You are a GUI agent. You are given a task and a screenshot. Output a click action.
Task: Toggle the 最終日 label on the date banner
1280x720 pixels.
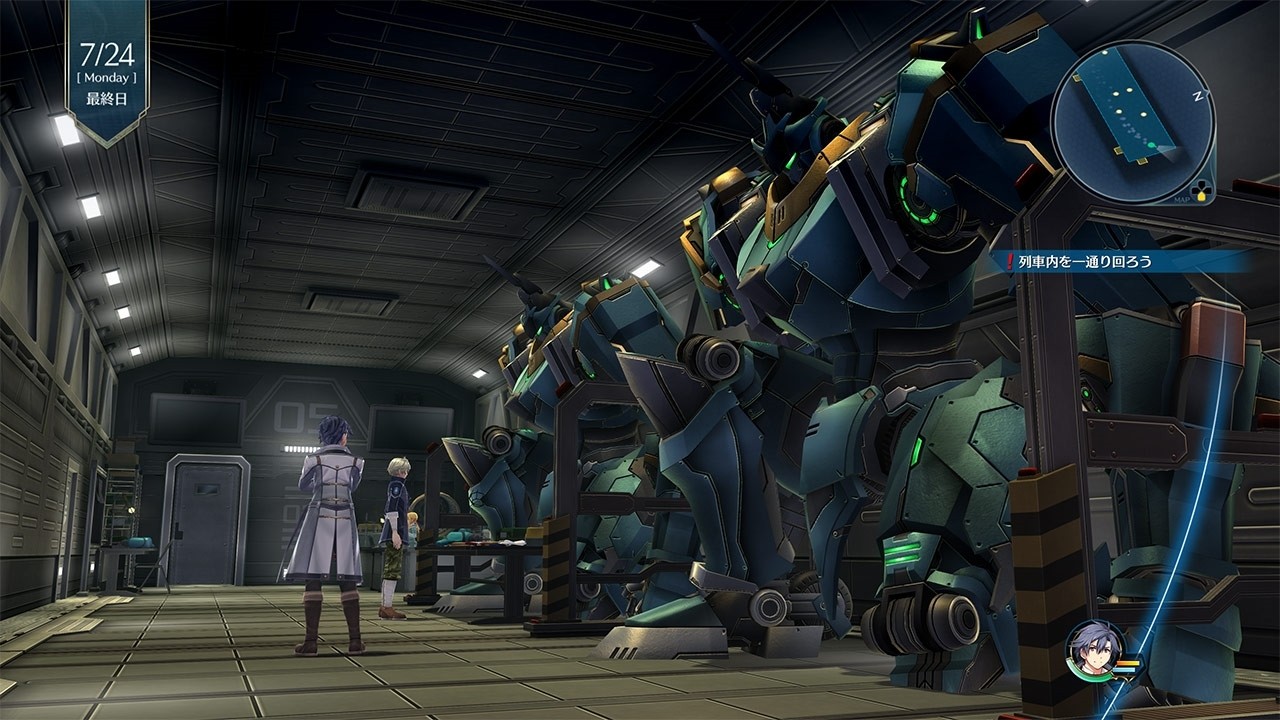coord(105,97)
